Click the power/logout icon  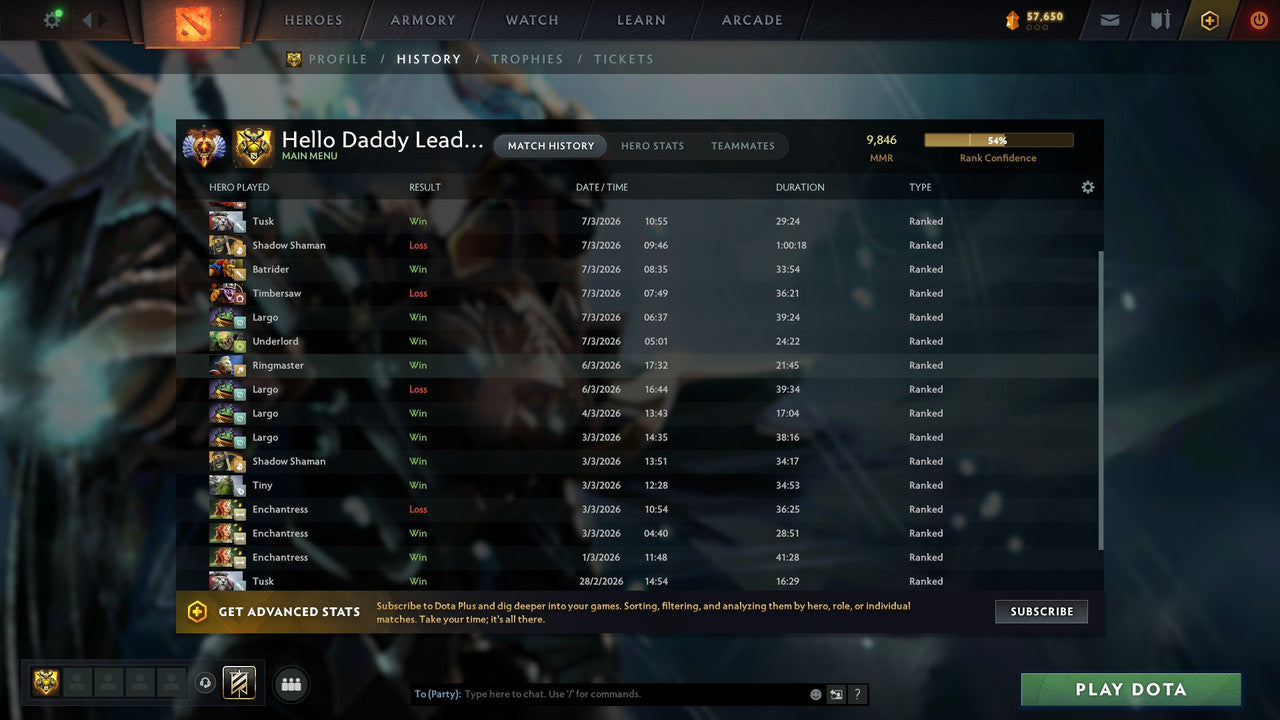pyautogui.click(x=1258, y=19)
